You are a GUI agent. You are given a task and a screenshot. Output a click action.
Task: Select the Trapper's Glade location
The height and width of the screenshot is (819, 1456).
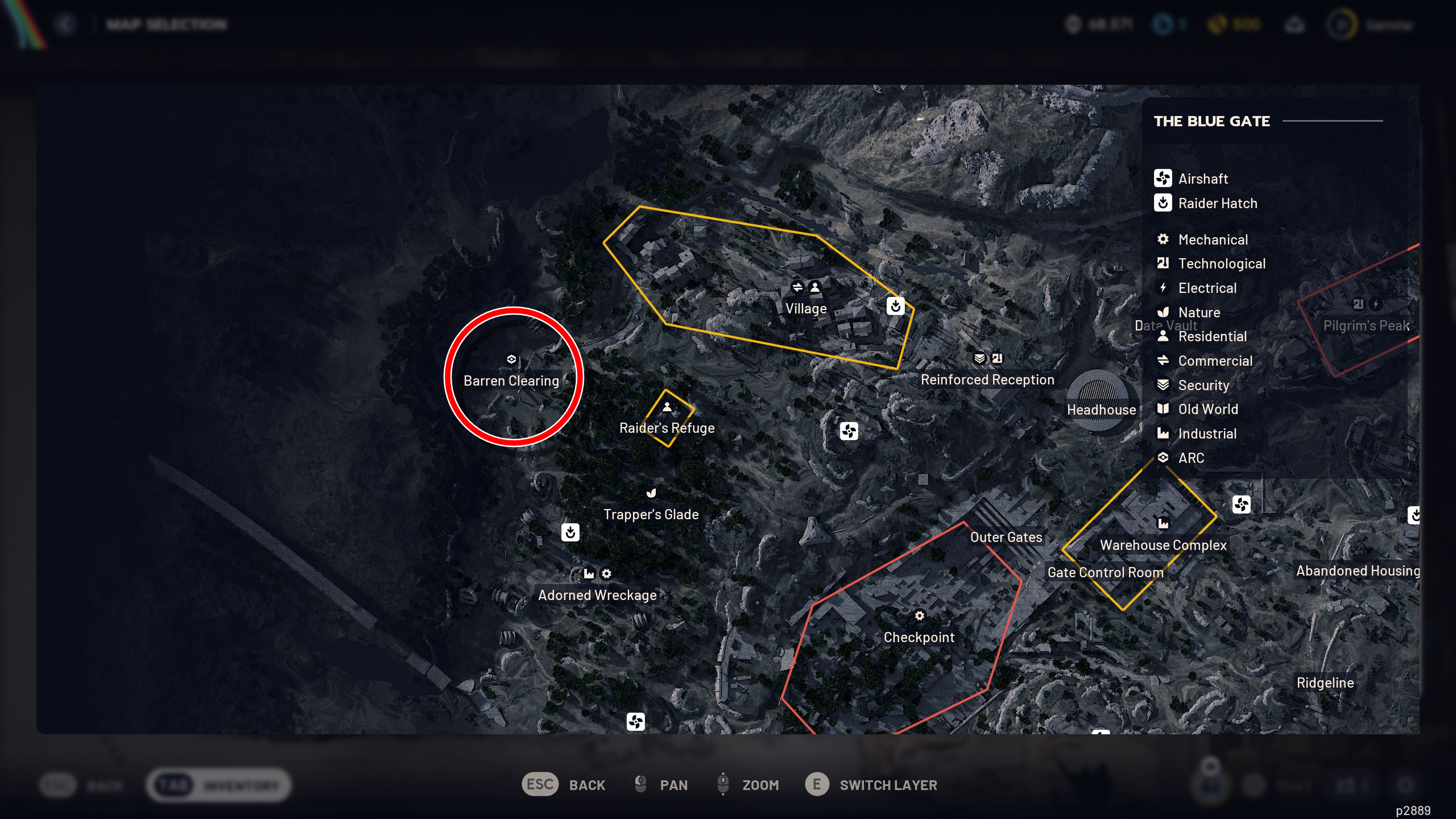[651, 514]
